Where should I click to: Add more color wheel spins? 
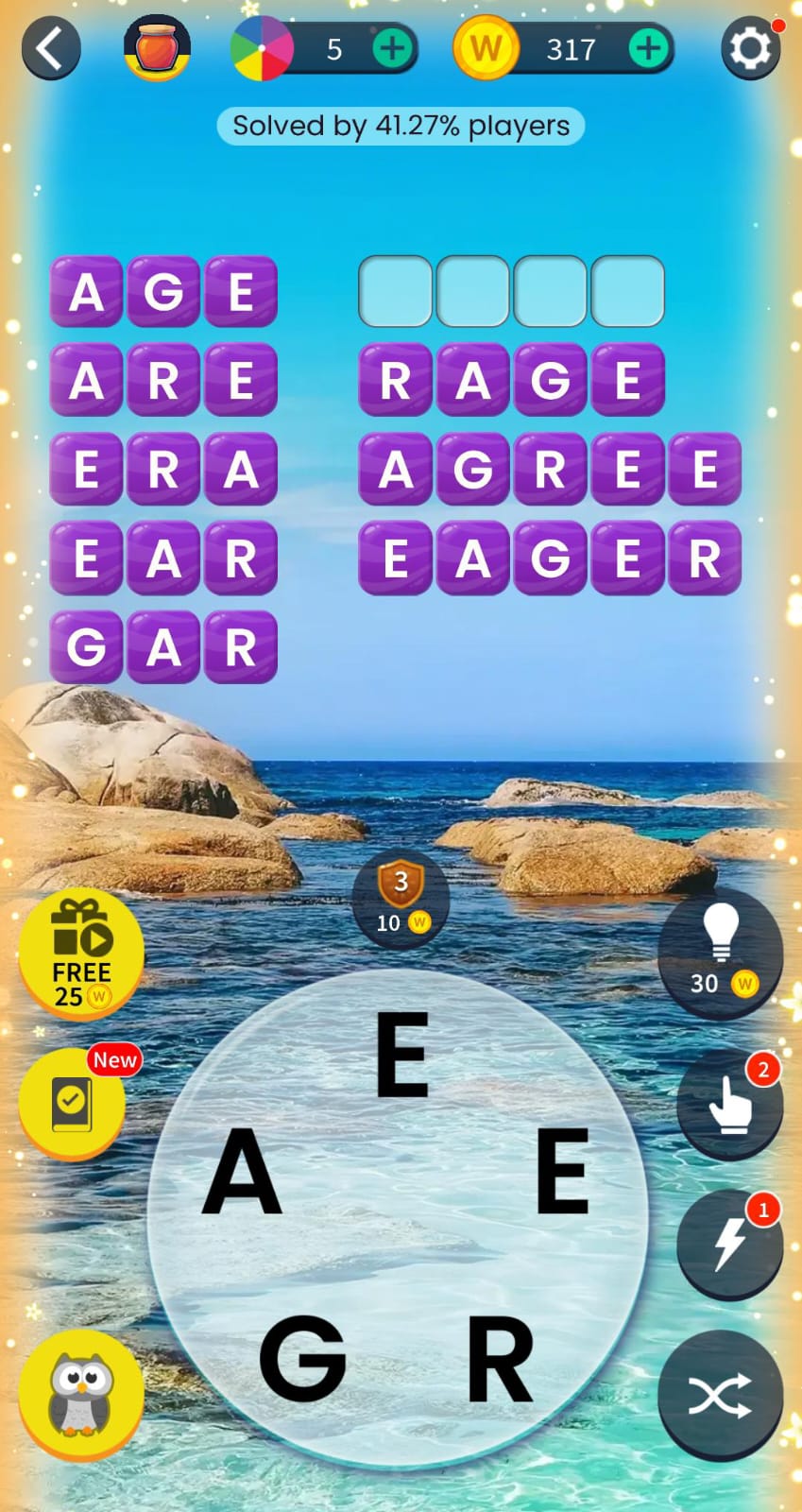(x=392, y=48)
